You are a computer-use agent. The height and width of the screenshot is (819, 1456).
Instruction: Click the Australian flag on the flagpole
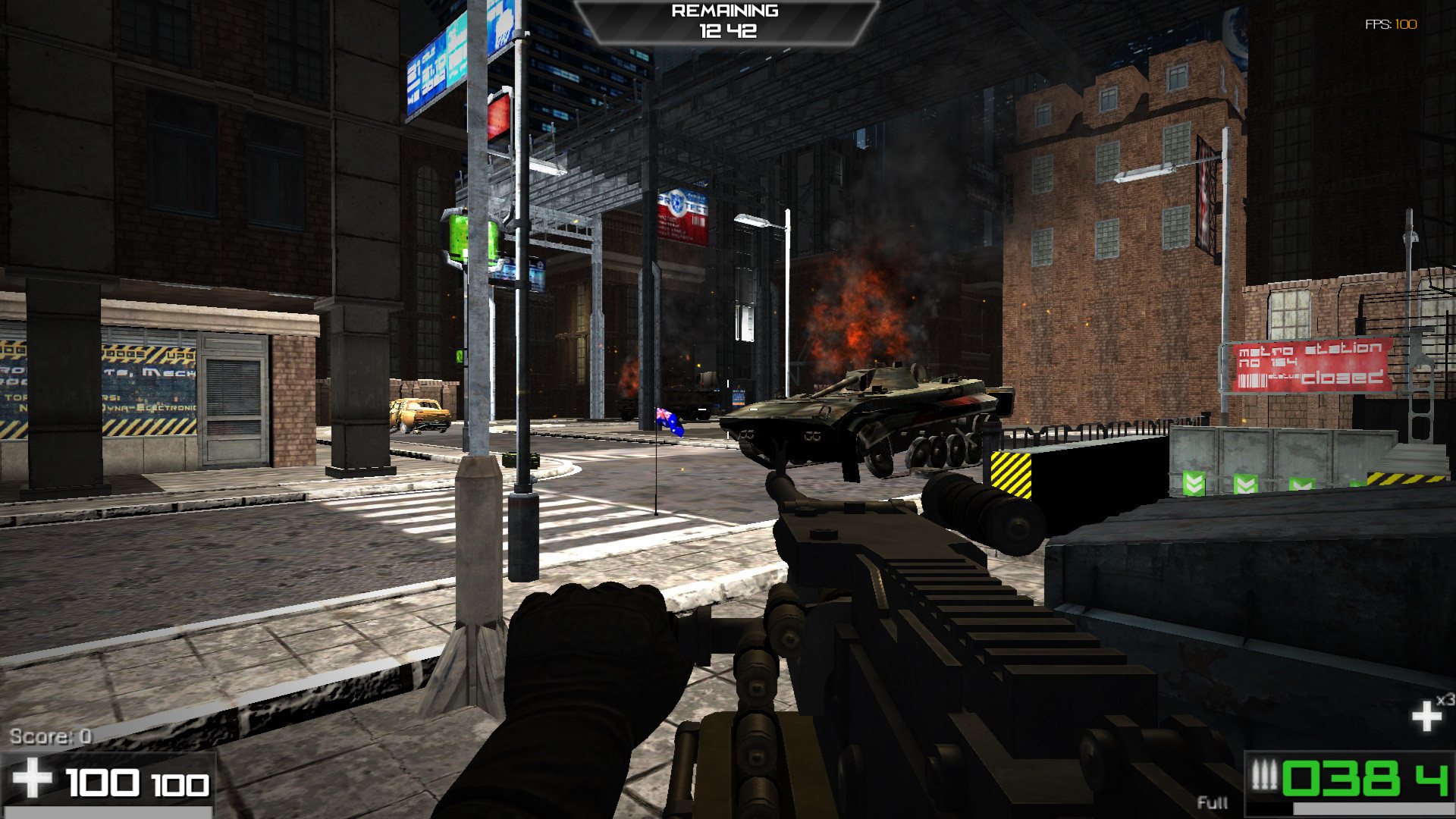coord(670,422)
